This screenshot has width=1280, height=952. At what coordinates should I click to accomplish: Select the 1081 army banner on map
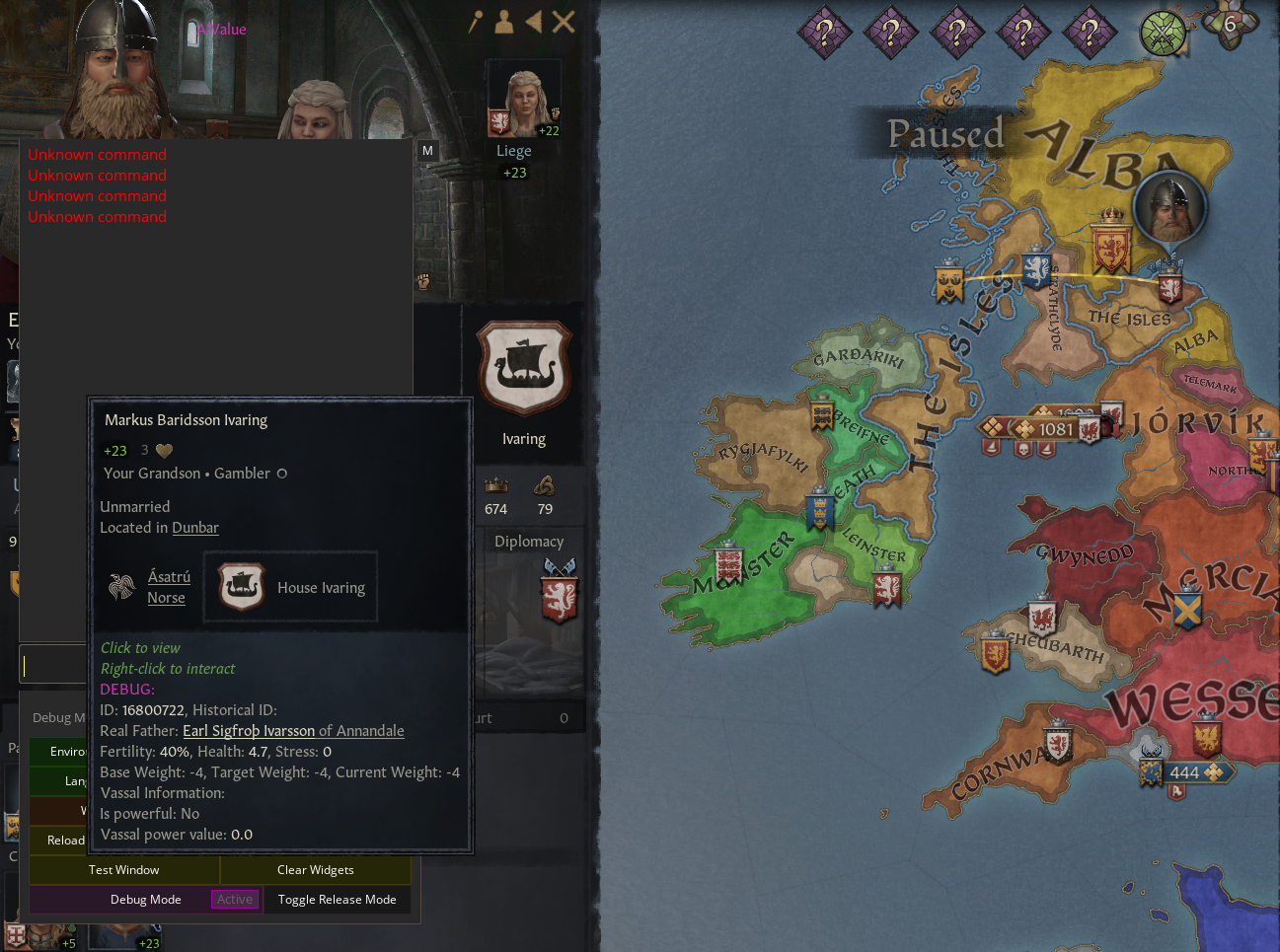[1054, 429]
